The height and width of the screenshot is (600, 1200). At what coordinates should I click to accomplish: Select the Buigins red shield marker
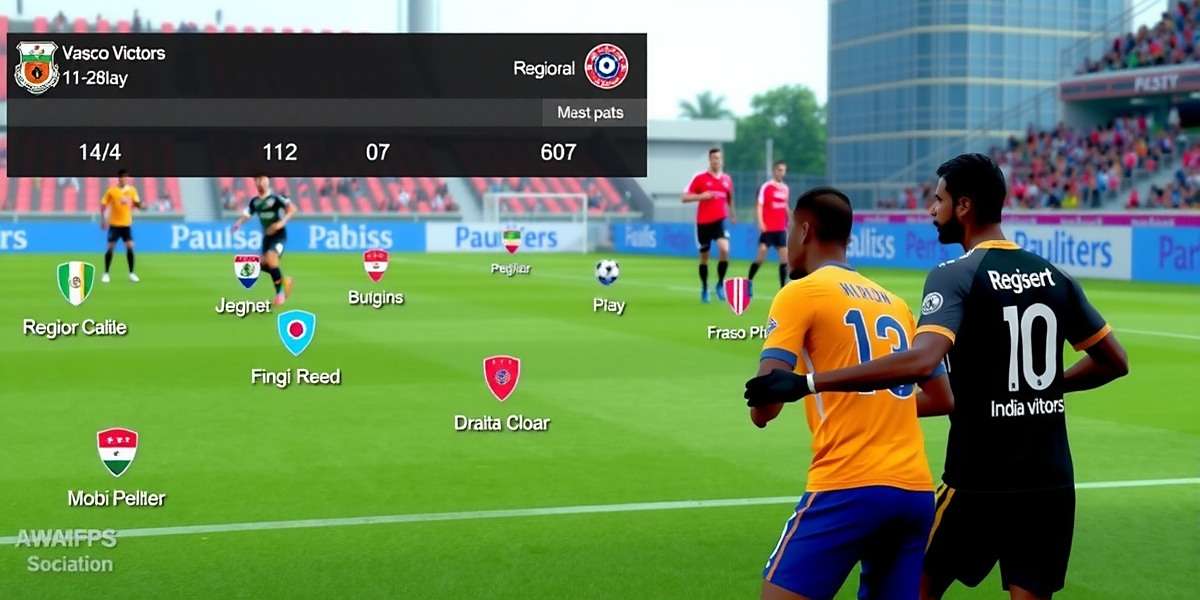coord(376,265)
